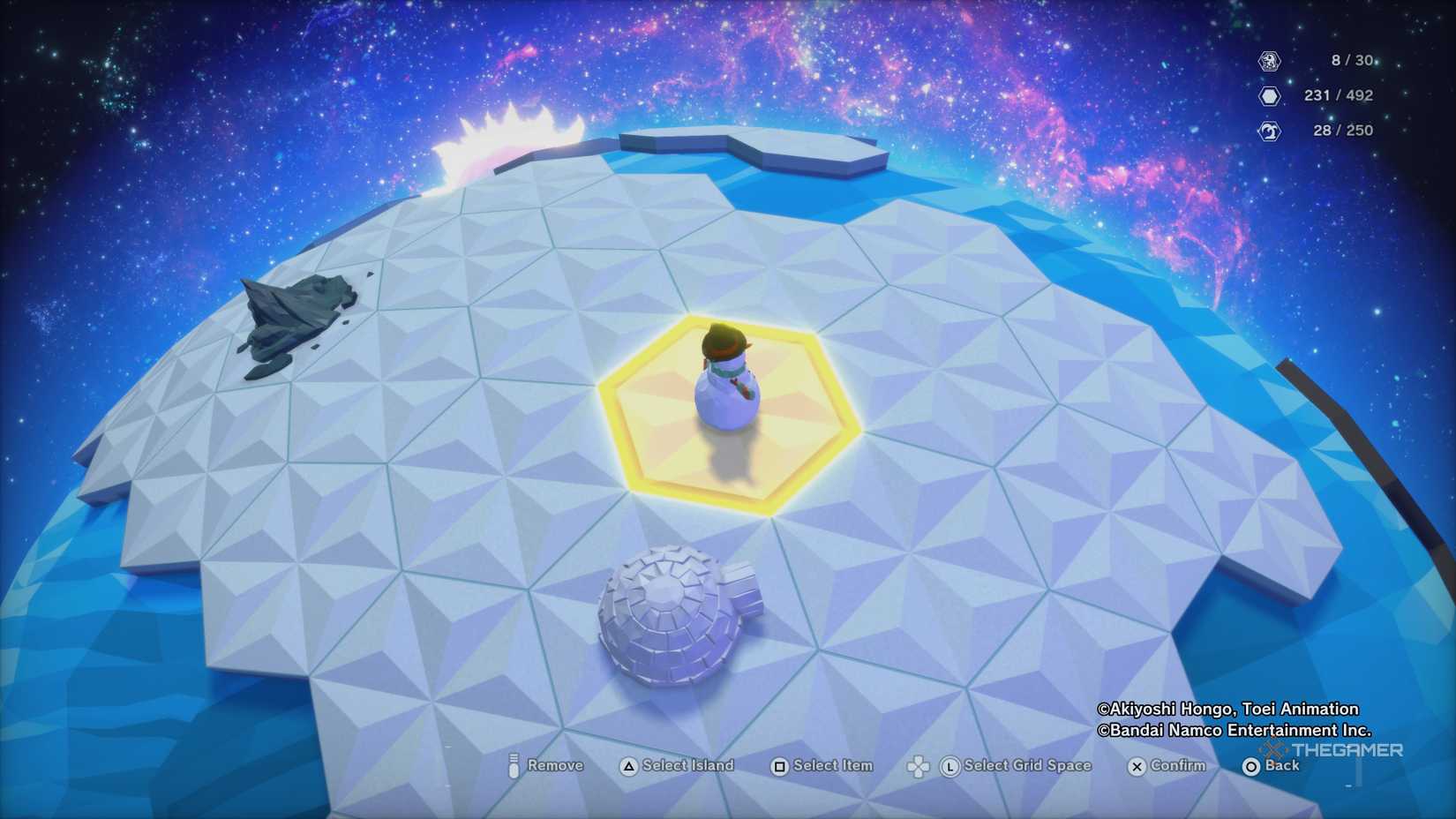The height and width of the screenshot is (819, 1456).
Task: Click the Select Item label
Action: click(x=833, y=766)
